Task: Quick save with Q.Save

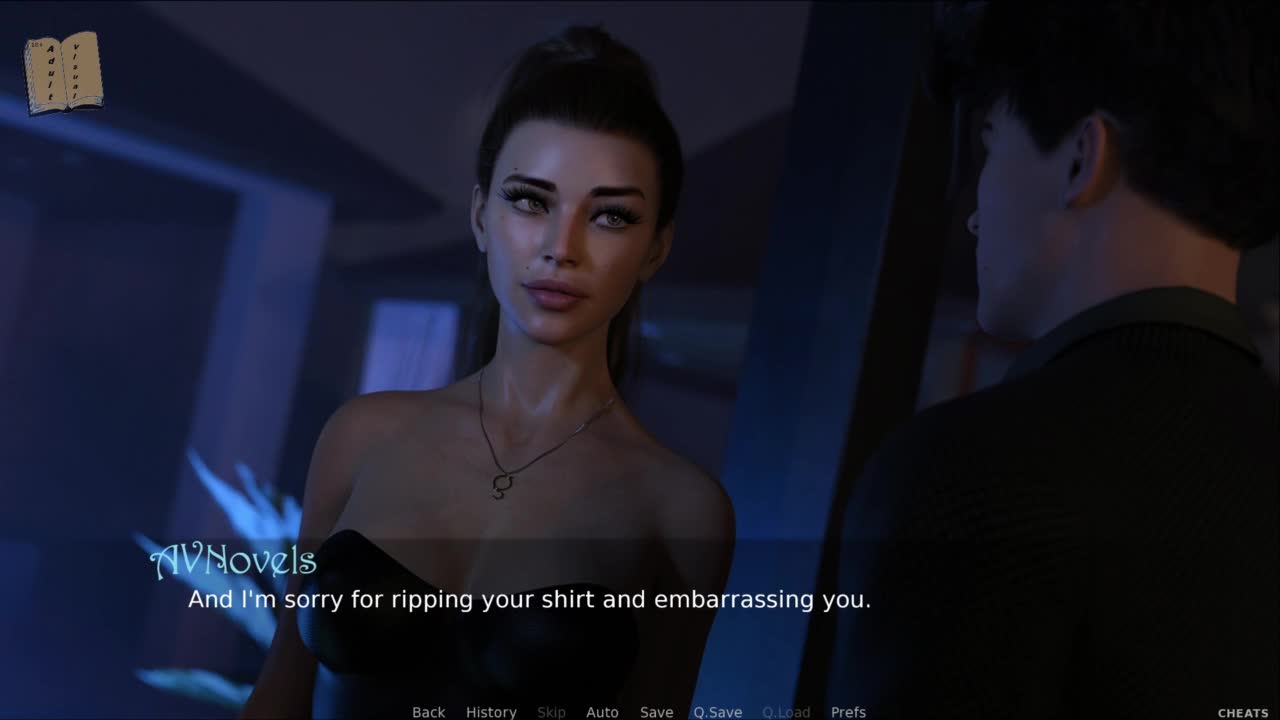Action: (x=717, y=712)
